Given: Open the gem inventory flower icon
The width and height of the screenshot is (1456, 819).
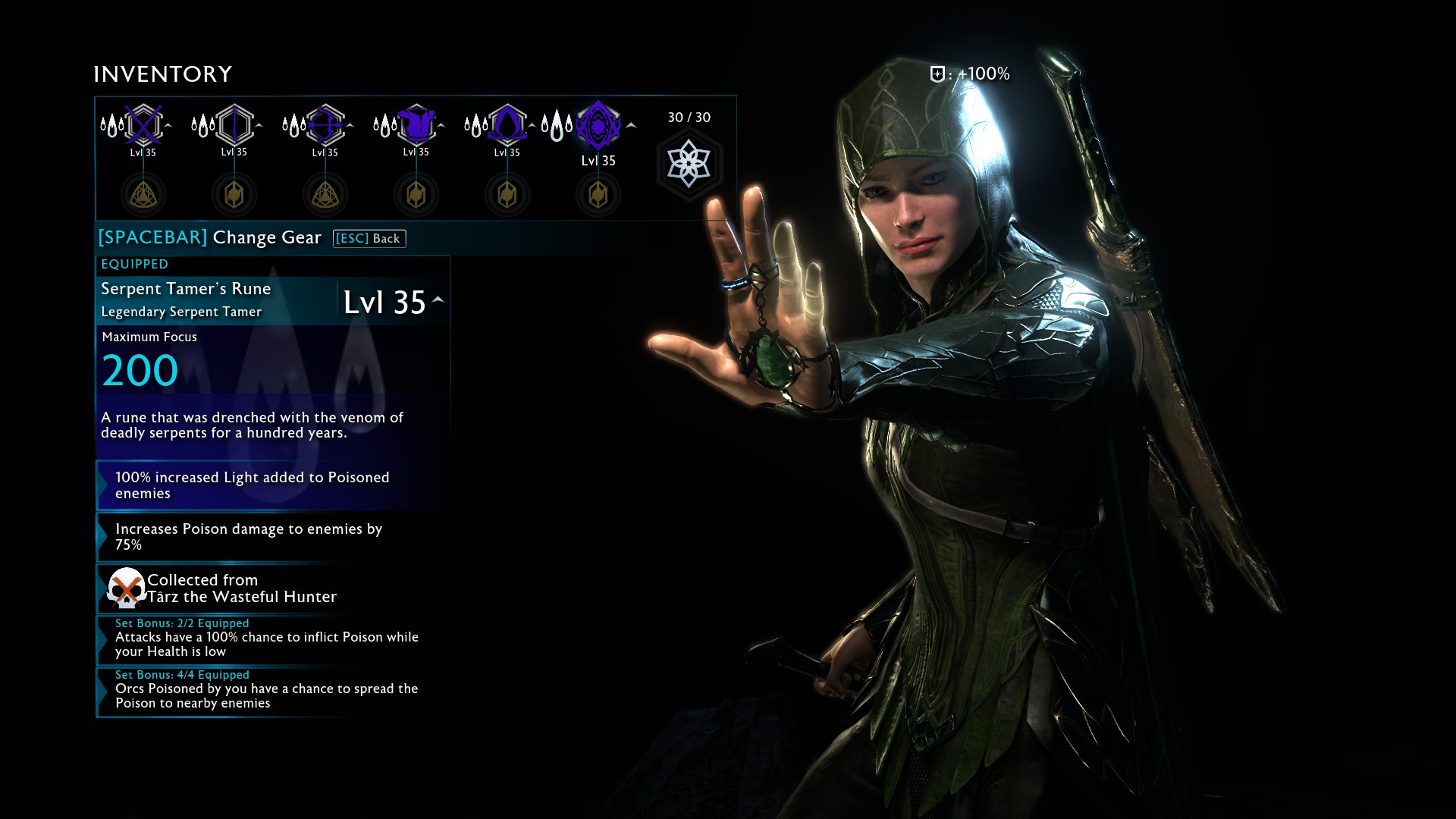Looking at the screenshot, I should pos(689,164).
